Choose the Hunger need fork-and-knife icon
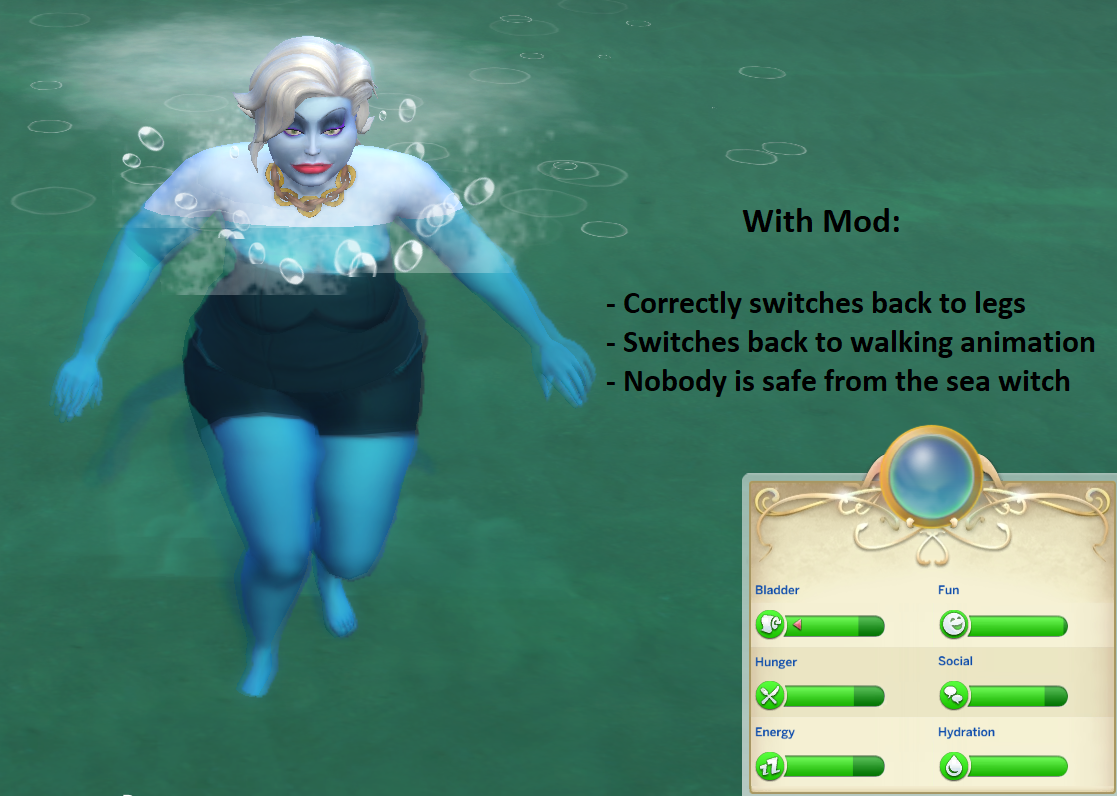 (770, 696)
